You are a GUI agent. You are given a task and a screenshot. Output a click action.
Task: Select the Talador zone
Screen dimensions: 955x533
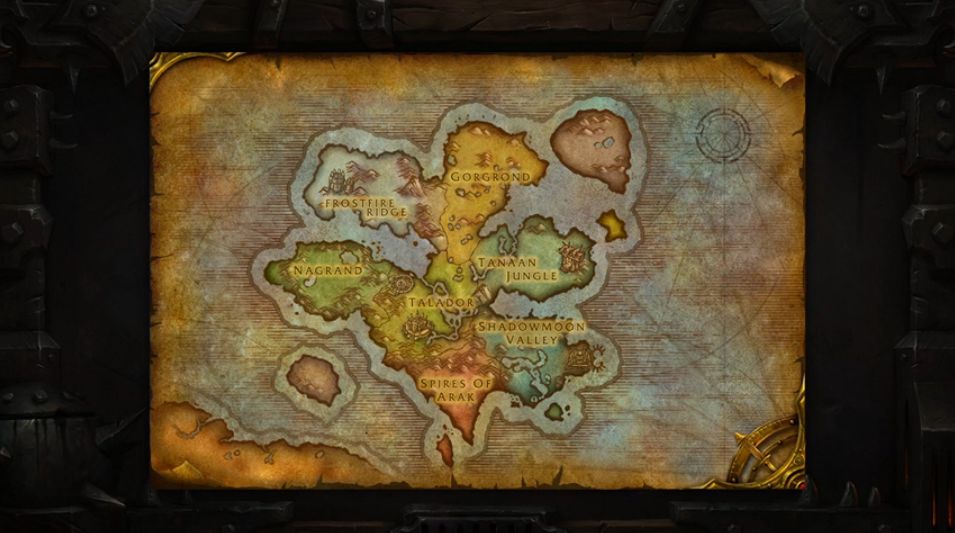click(x=440, y=302)
